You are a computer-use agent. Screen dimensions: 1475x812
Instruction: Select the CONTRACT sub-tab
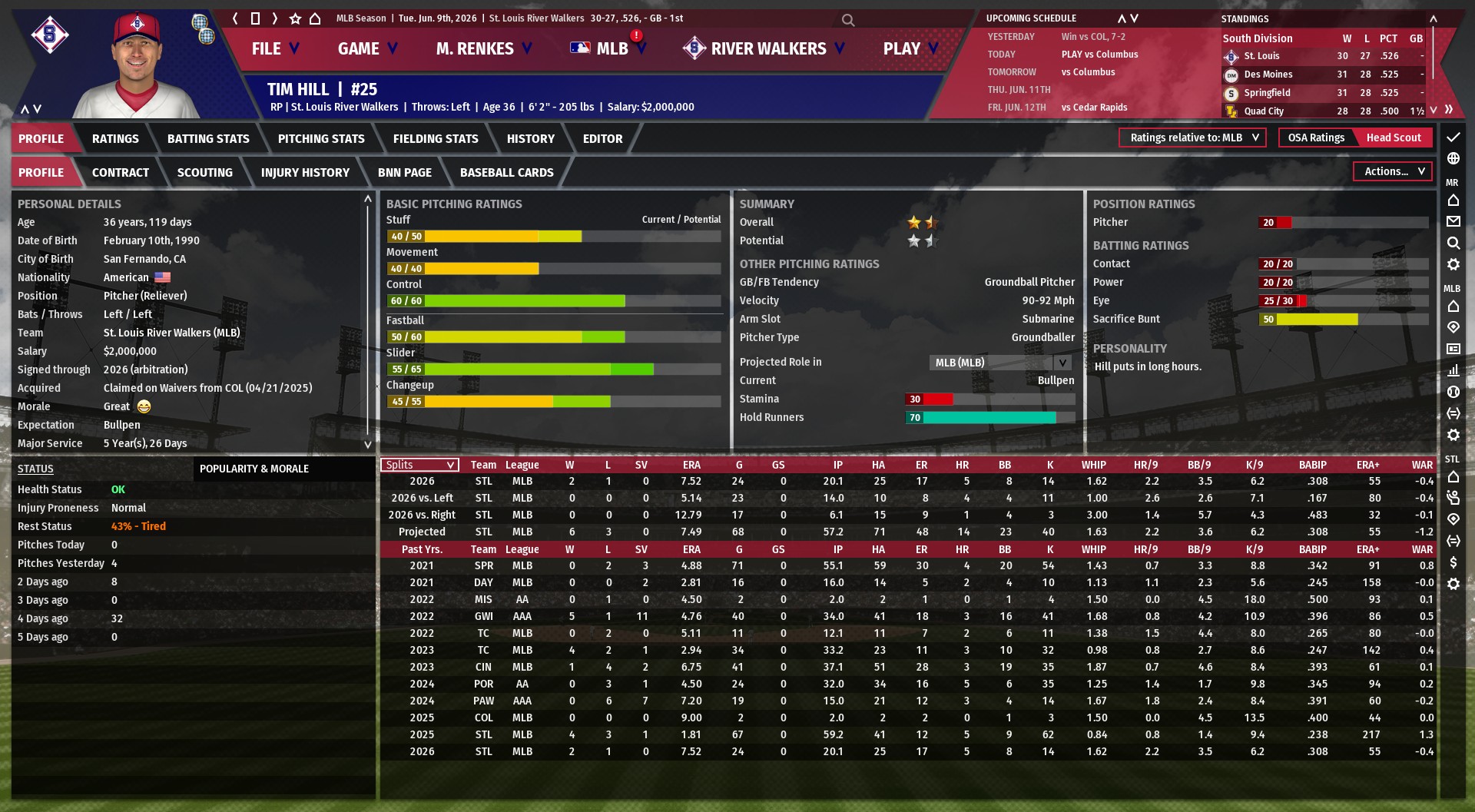121,173
